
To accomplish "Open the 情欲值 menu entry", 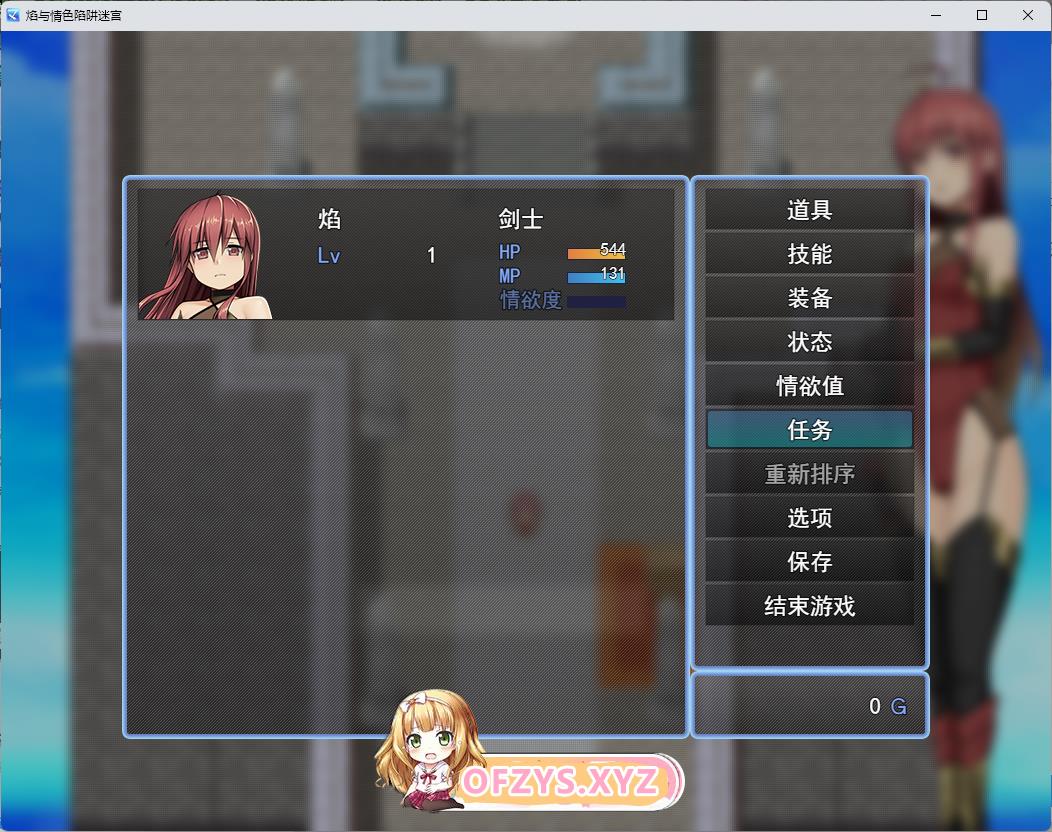I will click(x=809, y=386).
